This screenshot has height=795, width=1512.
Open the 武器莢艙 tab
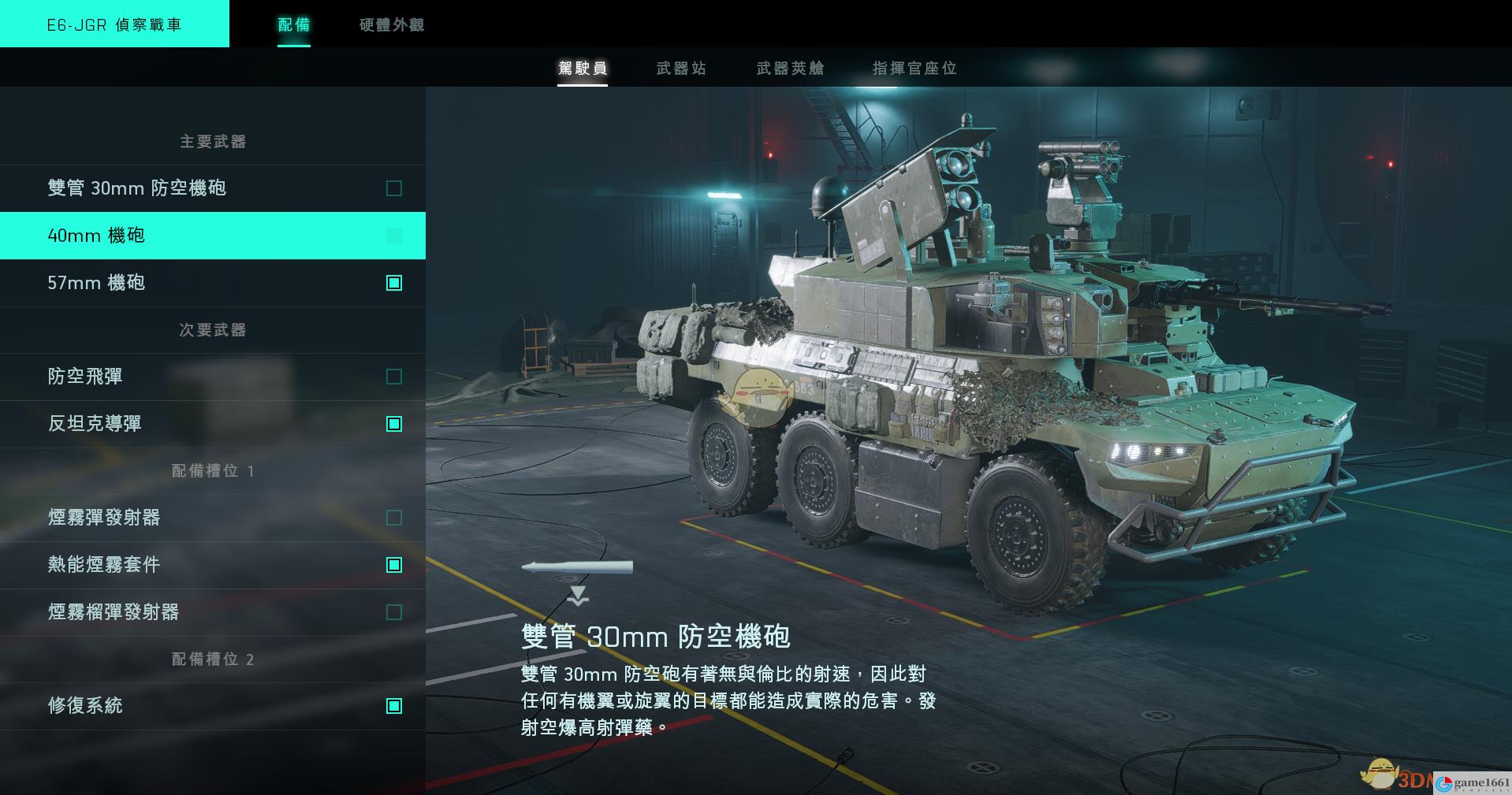coord(790,68)
